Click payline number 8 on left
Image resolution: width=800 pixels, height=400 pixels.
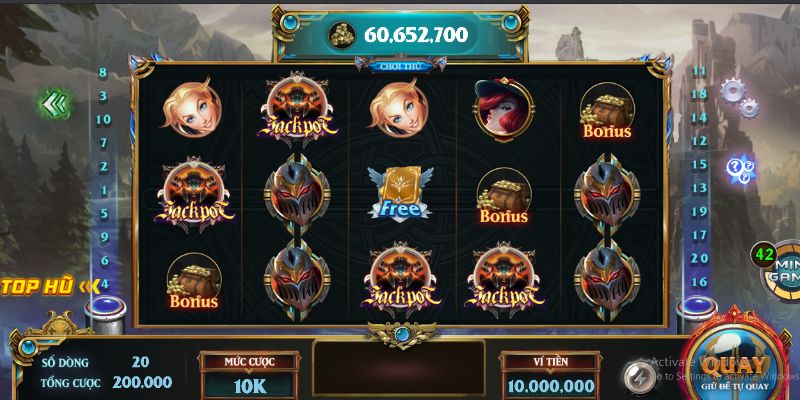pyautogui.click(x=102, y=73)
